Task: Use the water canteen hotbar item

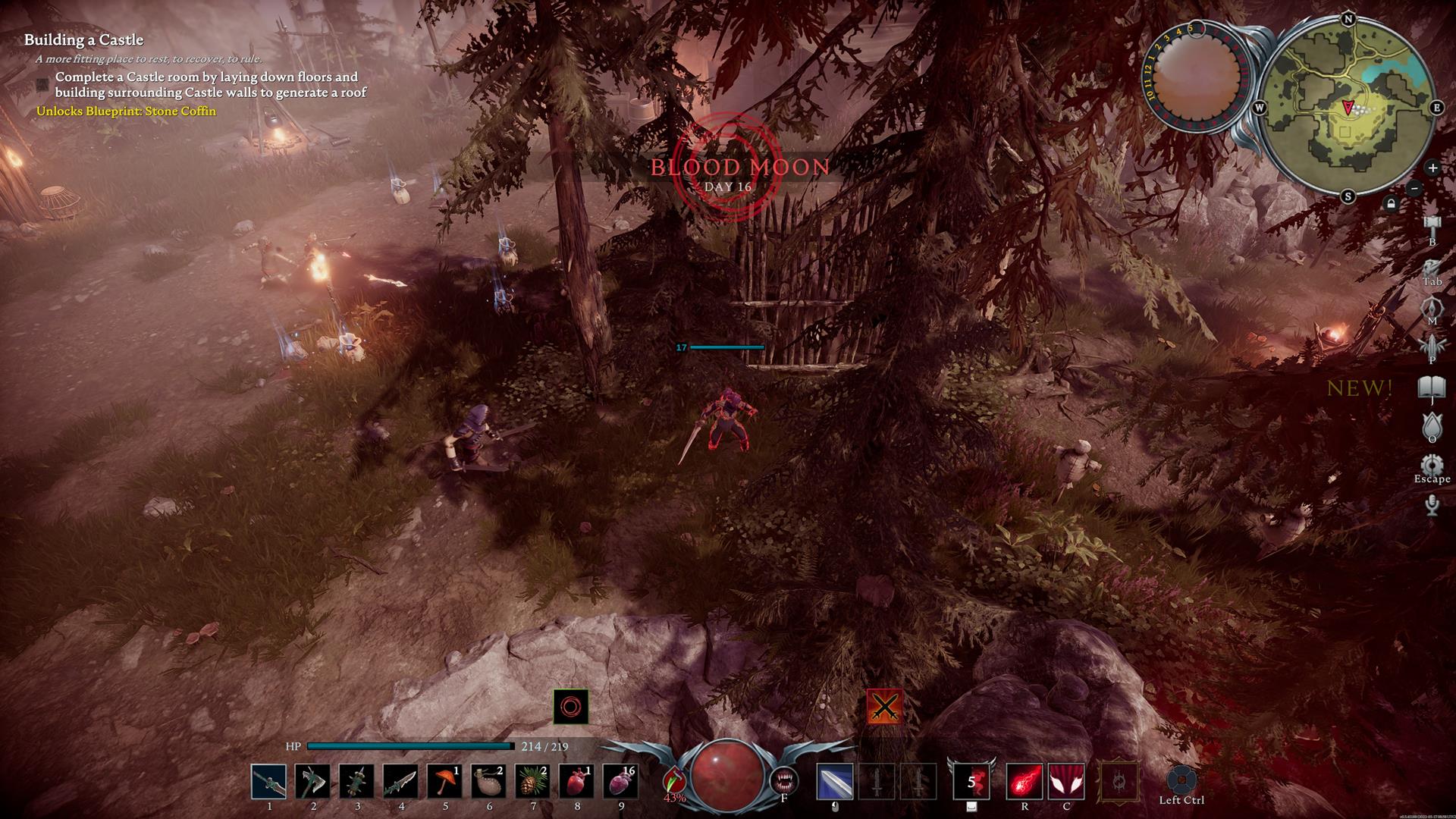Action: 488,782
